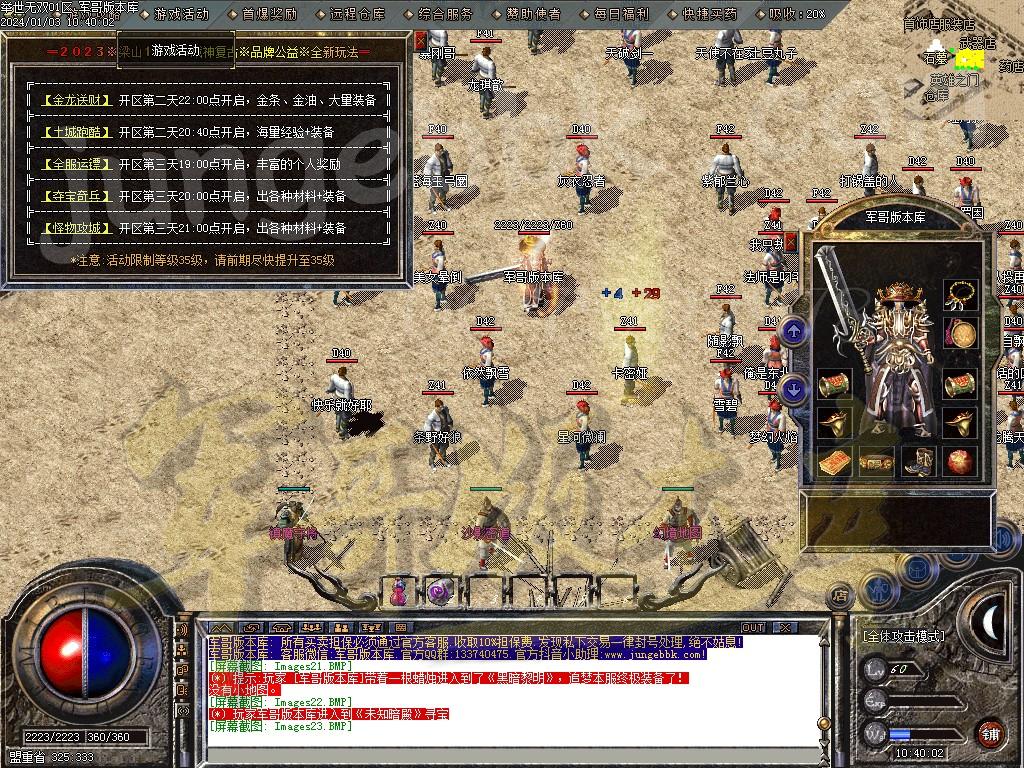Select the boots equipment slot
Screen dimensions: 1024x768
point(917,462)
